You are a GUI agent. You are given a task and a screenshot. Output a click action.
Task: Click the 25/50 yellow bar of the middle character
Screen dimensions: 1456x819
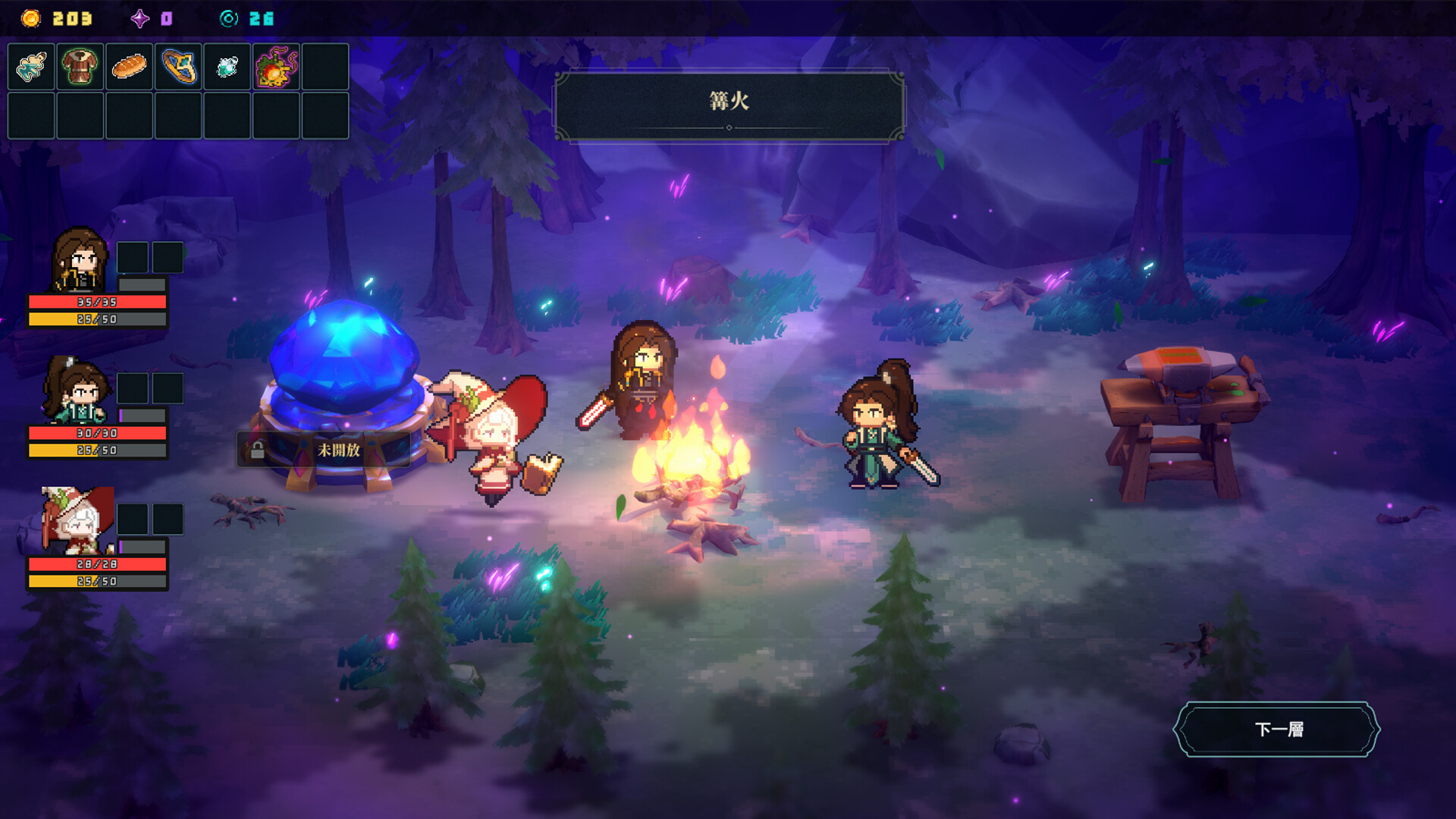tap(96, 450)
